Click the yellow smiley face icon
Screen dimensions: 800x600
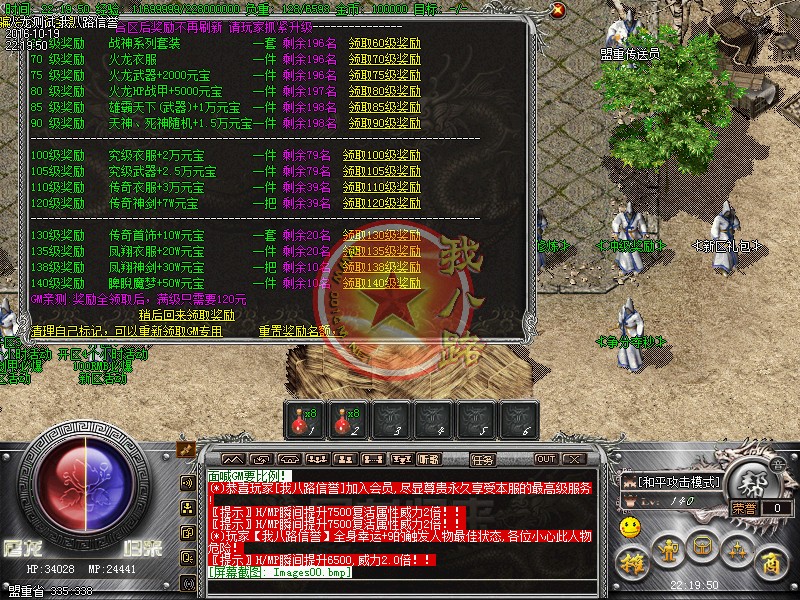click(x=629, y=525)
